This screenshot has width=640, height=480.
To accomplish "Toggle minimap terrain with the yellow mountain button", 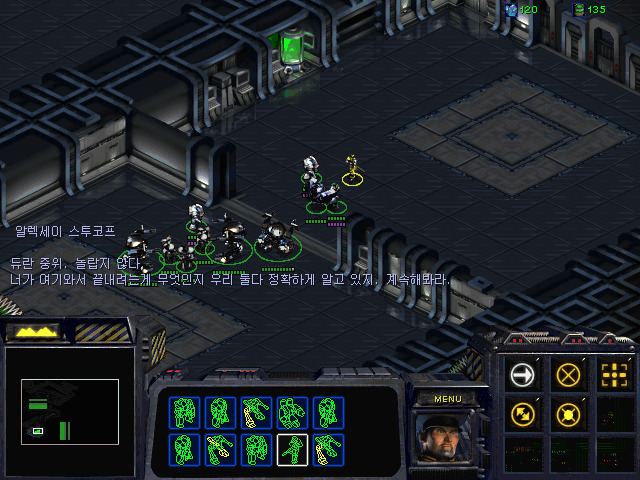I will pos(31,332).
